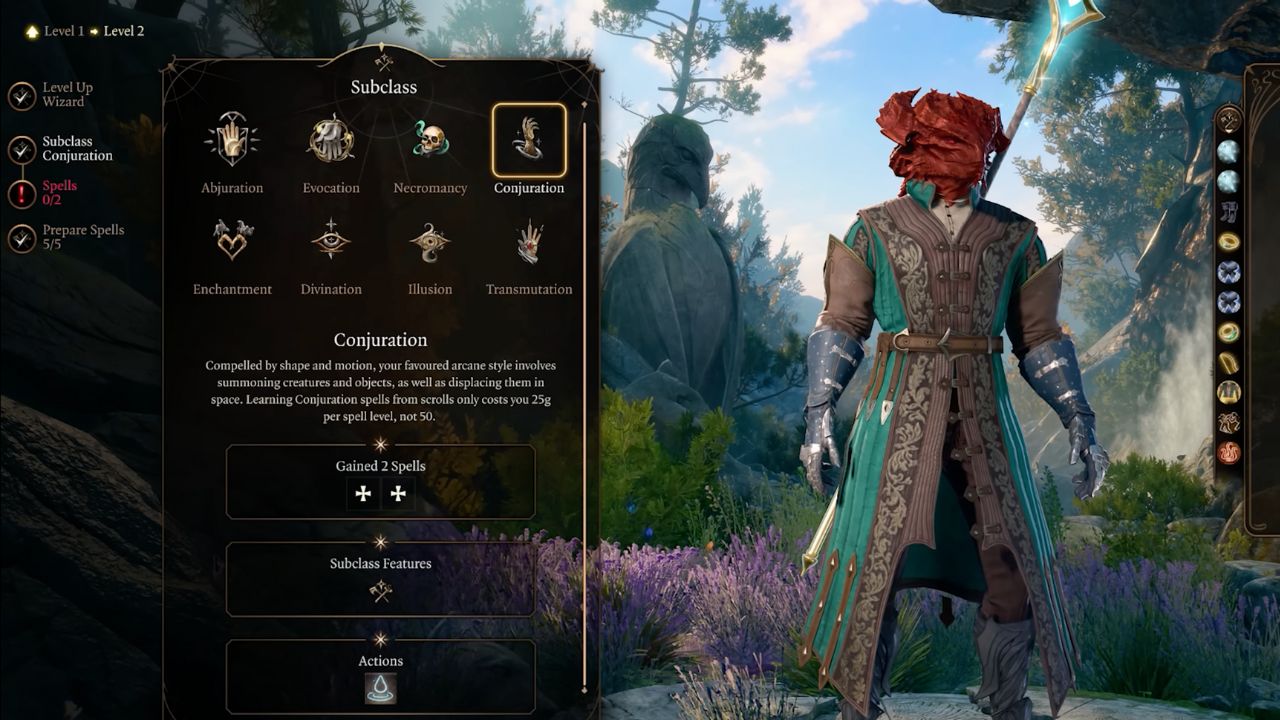1280x720 pixels.
Task: Switch to the Level 2 tab
Action: click(126, 30)
